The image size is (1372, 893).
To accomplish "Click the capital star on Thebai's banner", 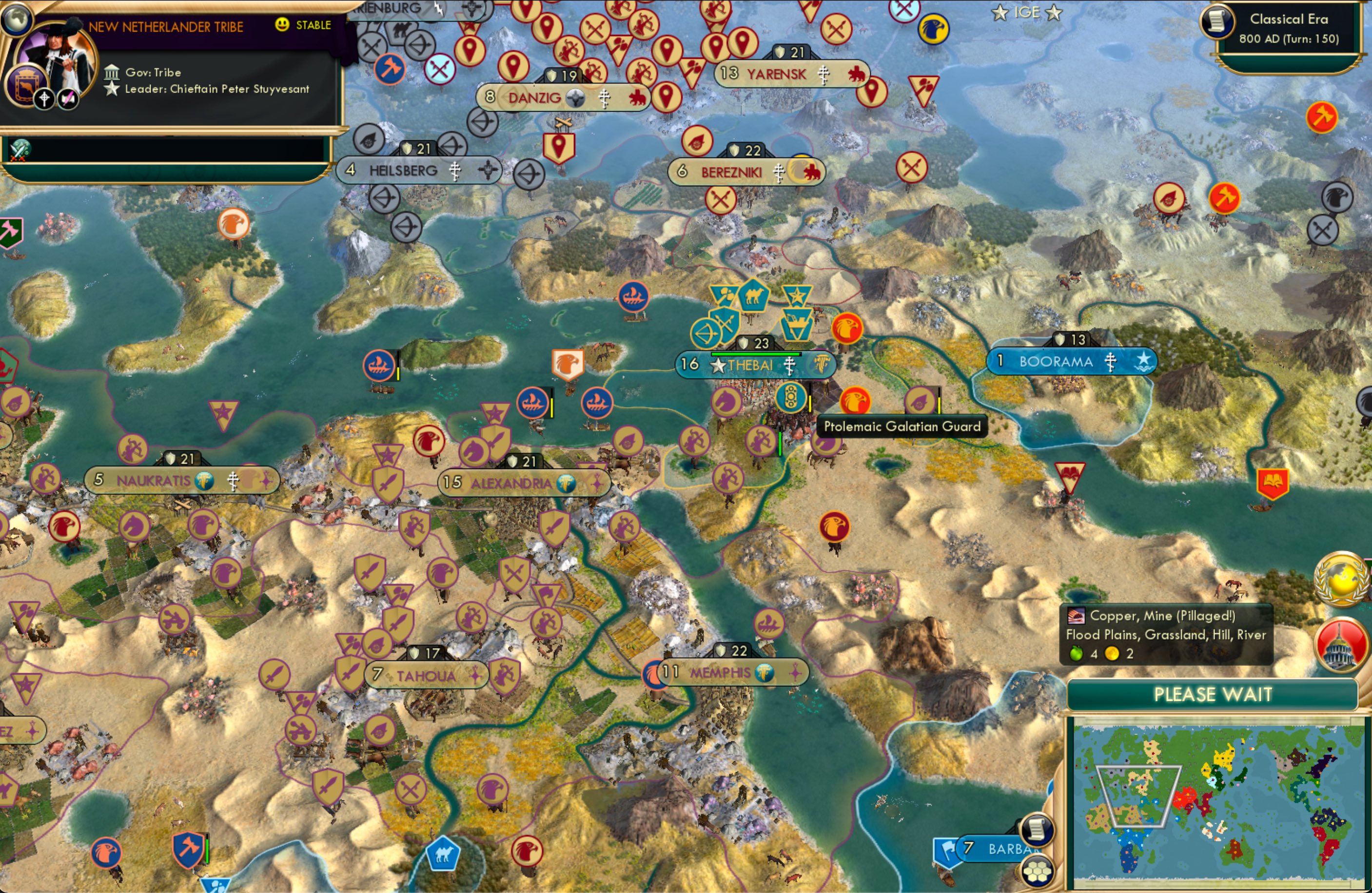I will click(x=717, y=365).
